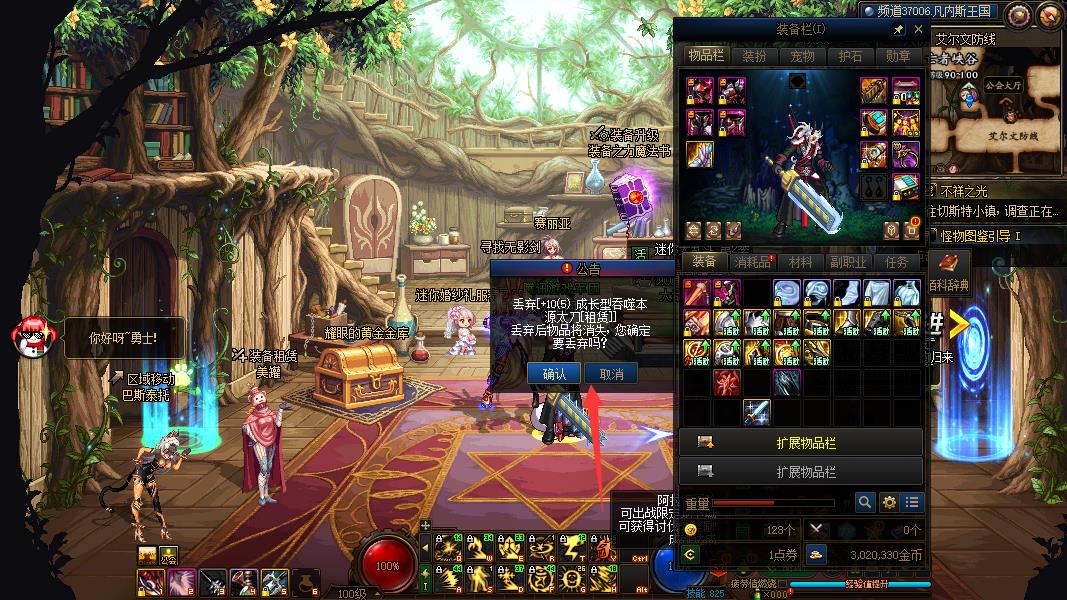The width and height of the screenshot is (1067, 600).
Task: Click the yellow 扩展物品栏 expand inventory button
Action: pos(801,442)
